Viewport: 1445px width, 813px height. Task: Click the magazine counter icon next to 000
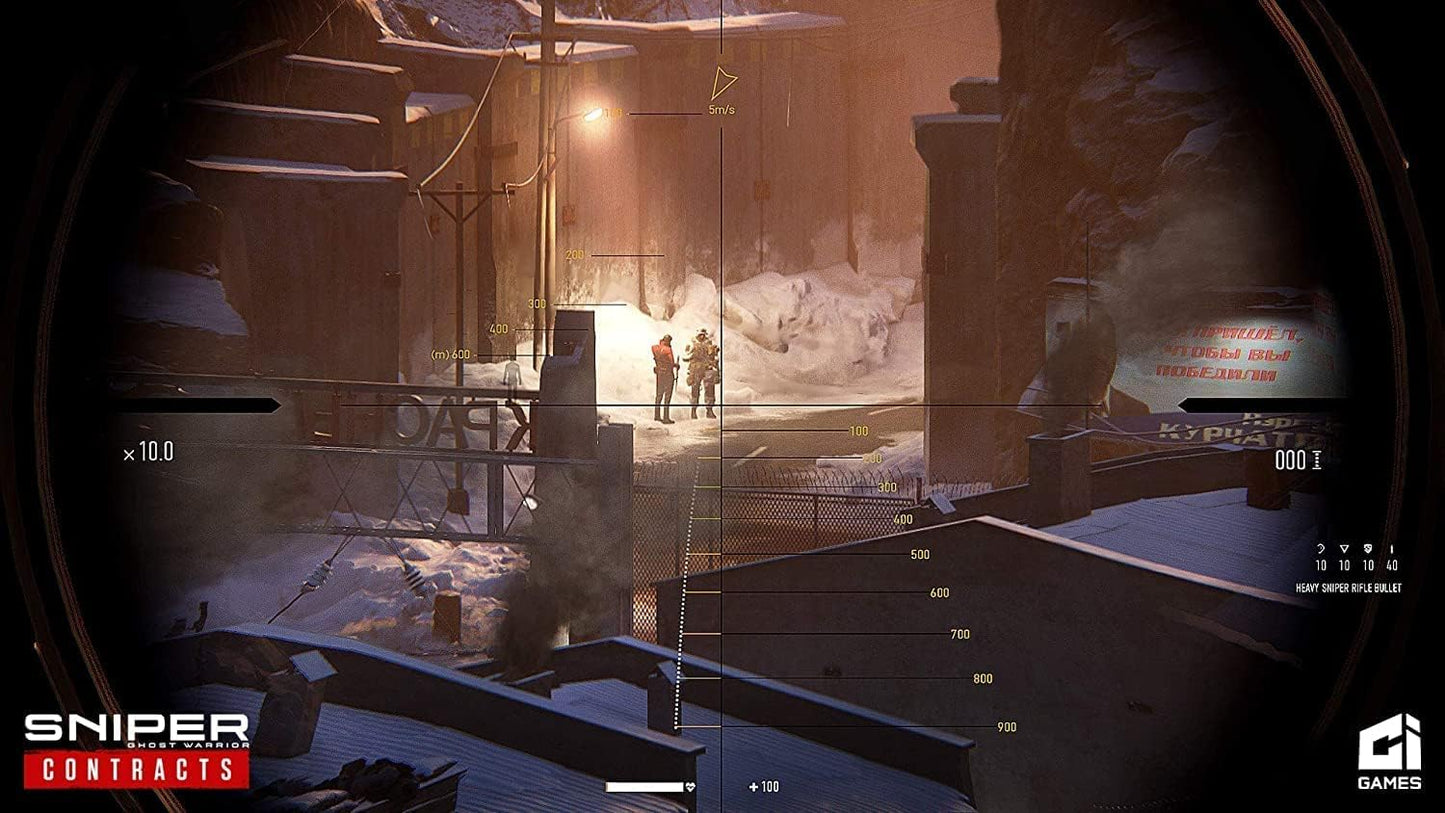click(x=1319, y=460)
